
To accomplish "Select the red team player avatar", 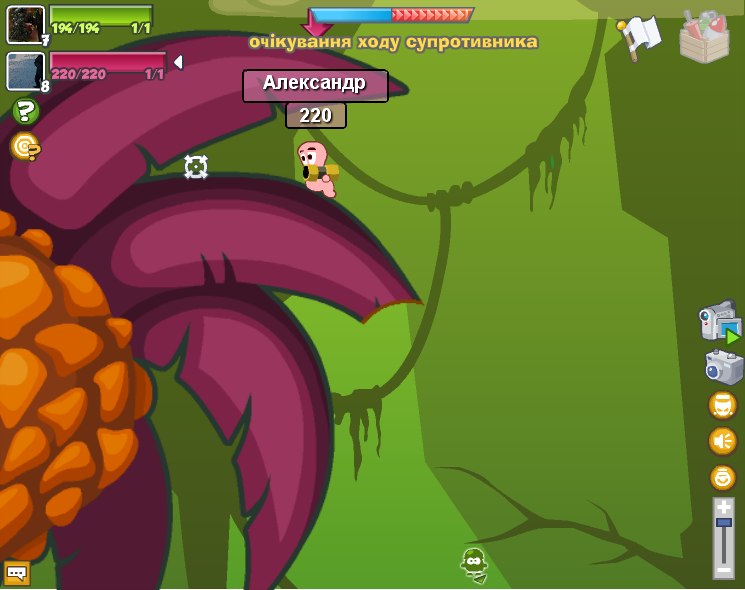I will click(x=25, y=71).
